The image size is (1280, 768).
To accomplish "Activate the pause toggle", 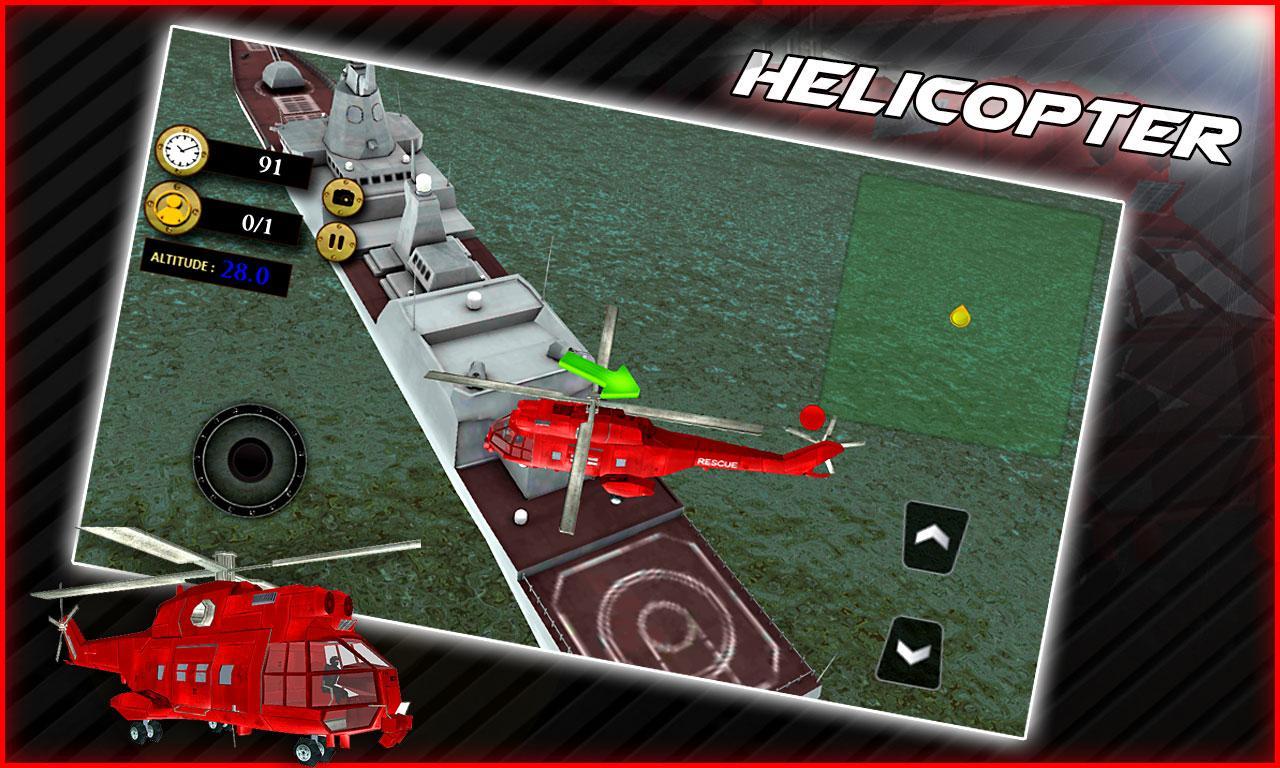I will click(337, 241).
